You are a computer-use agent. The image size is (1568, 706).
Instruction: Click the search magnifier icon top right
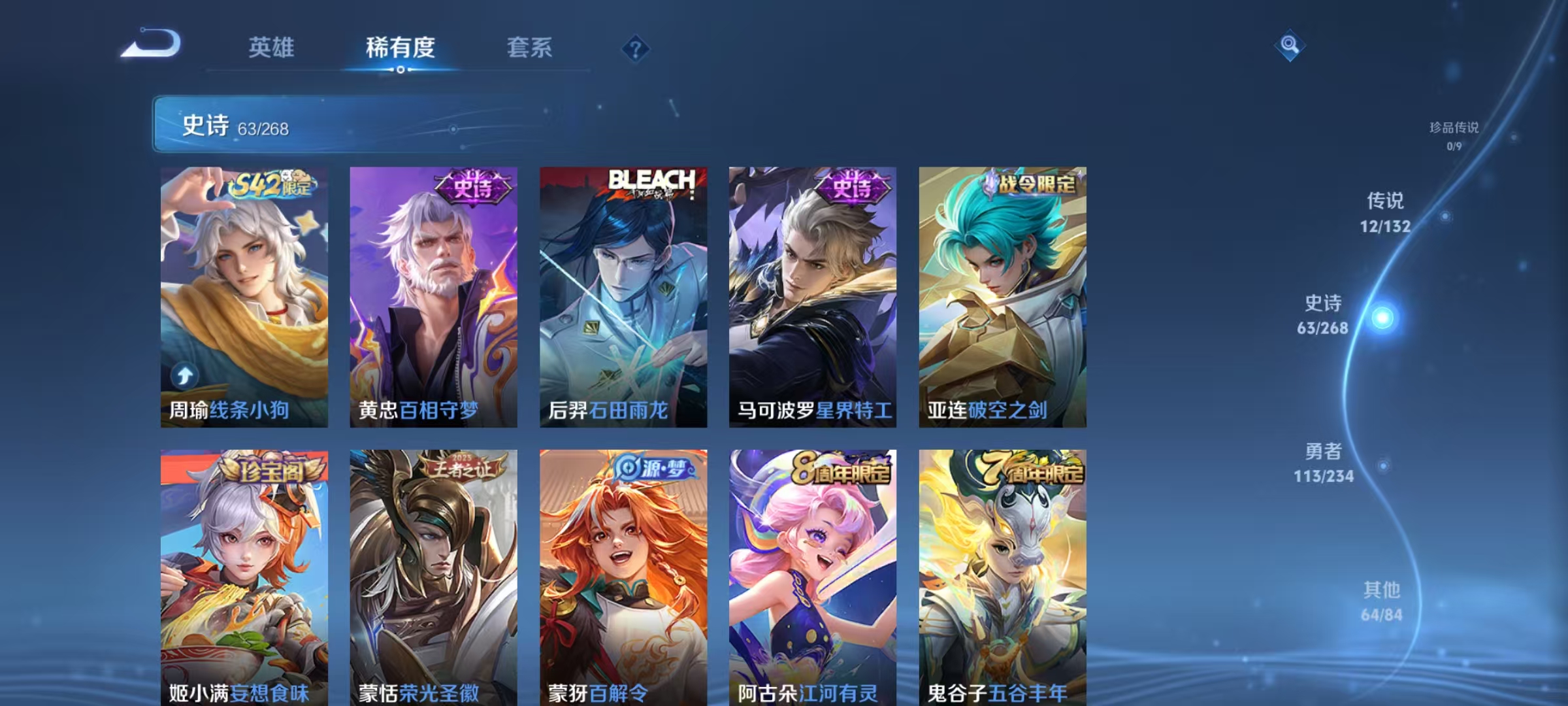pos(1290,44)
